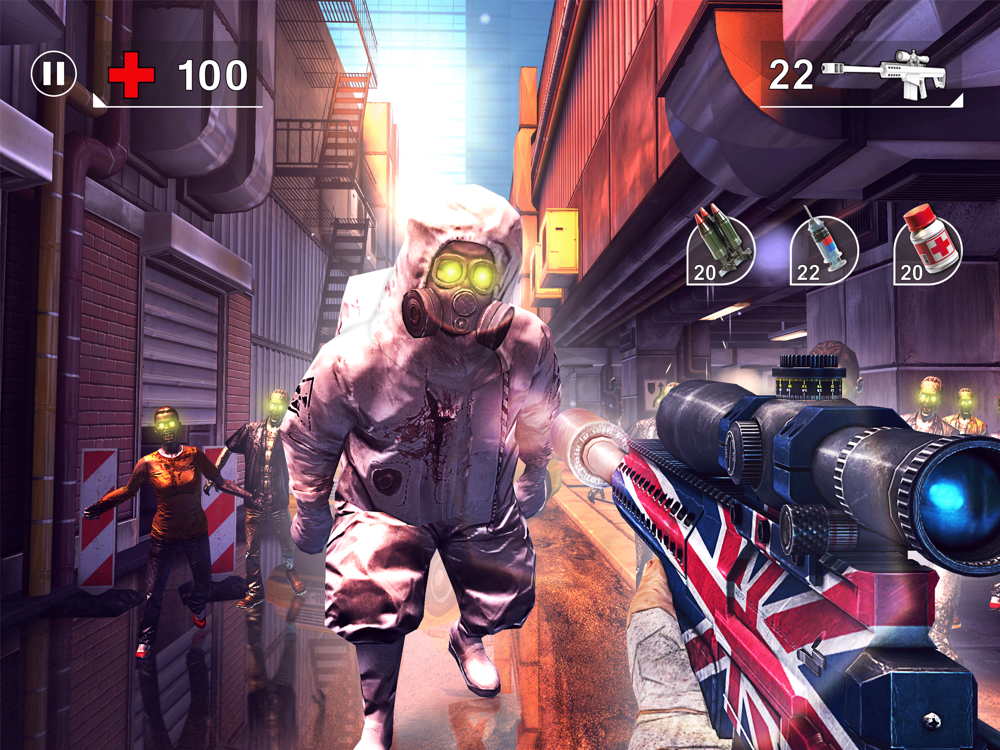Pause the game
The width and height of the screenshot is (1000, 750).
point(54,74)
